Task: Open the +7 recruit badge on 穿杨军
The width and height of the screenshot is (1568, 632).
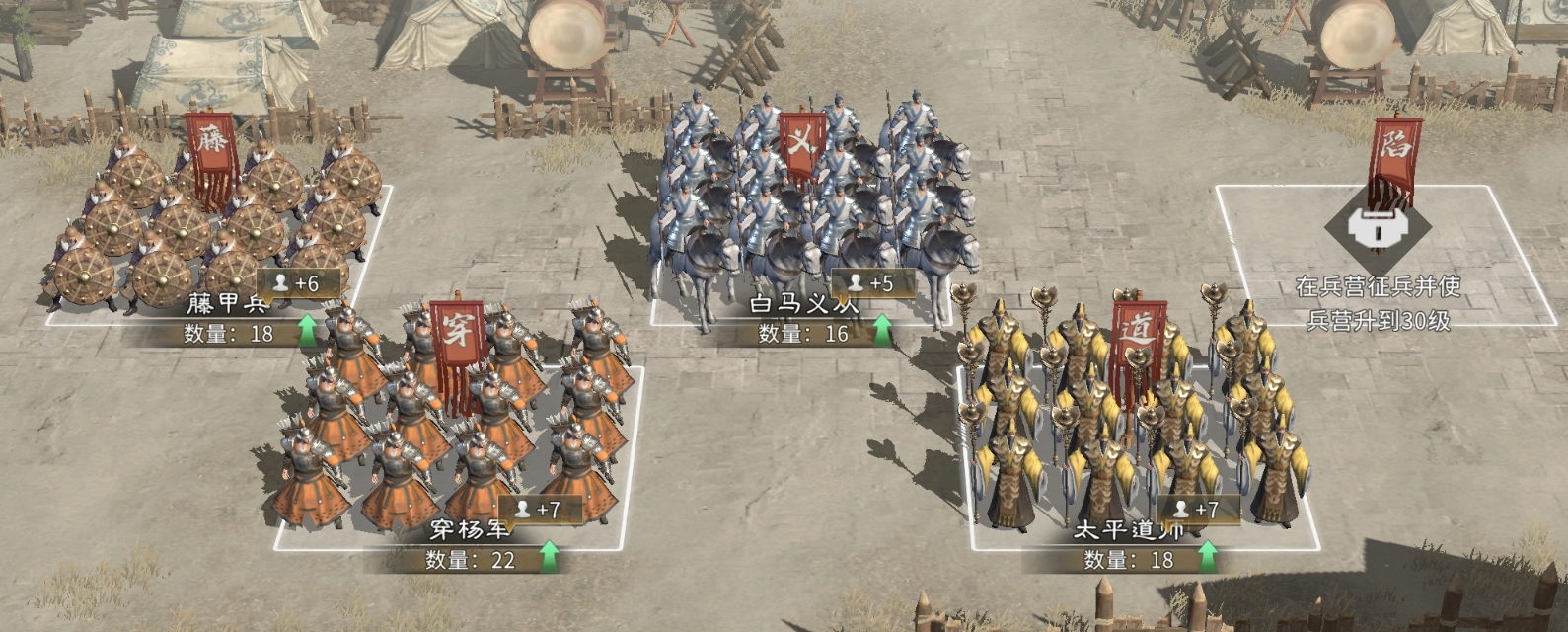Action: click(539, 510)
